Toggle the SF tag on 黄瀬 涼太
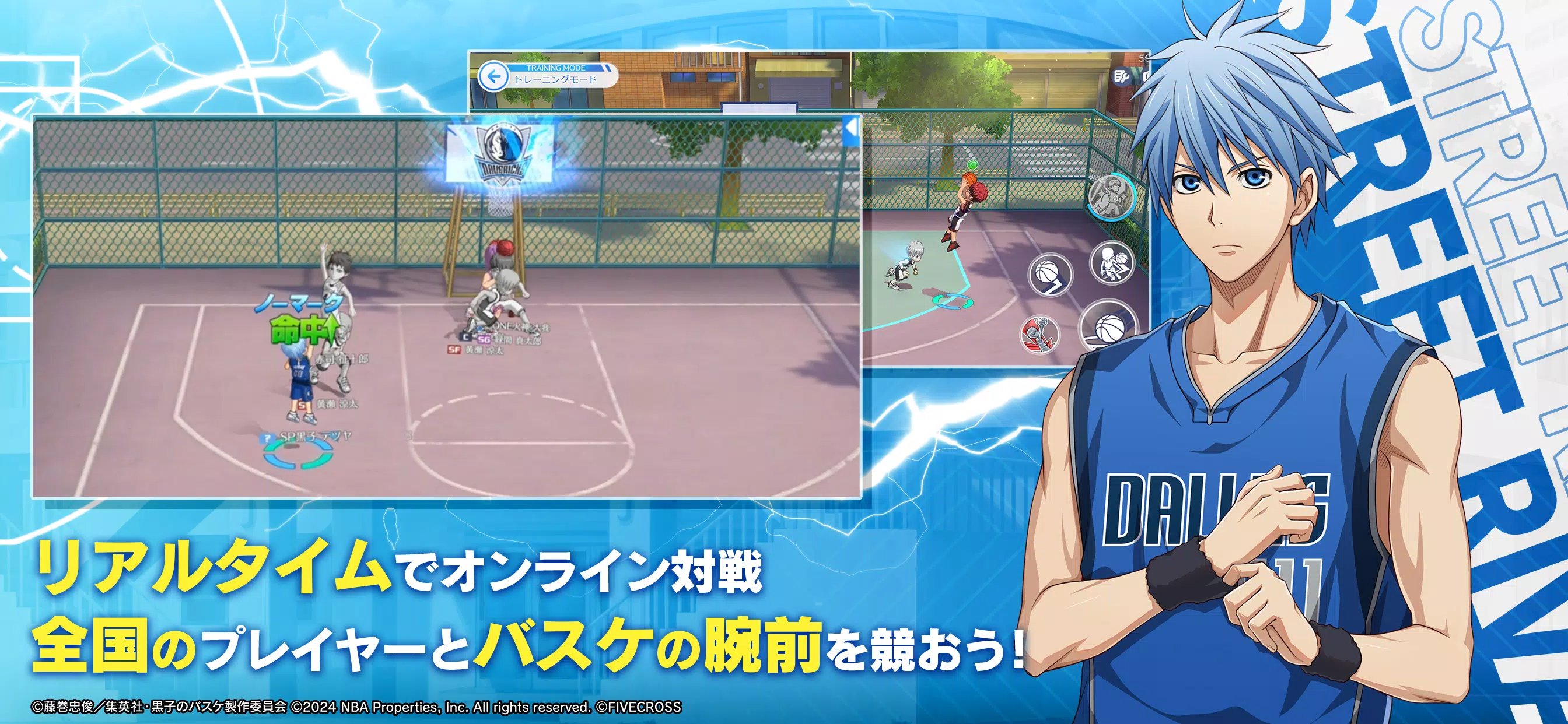Viewport: 1568px width, 724px height. point(454,351)
